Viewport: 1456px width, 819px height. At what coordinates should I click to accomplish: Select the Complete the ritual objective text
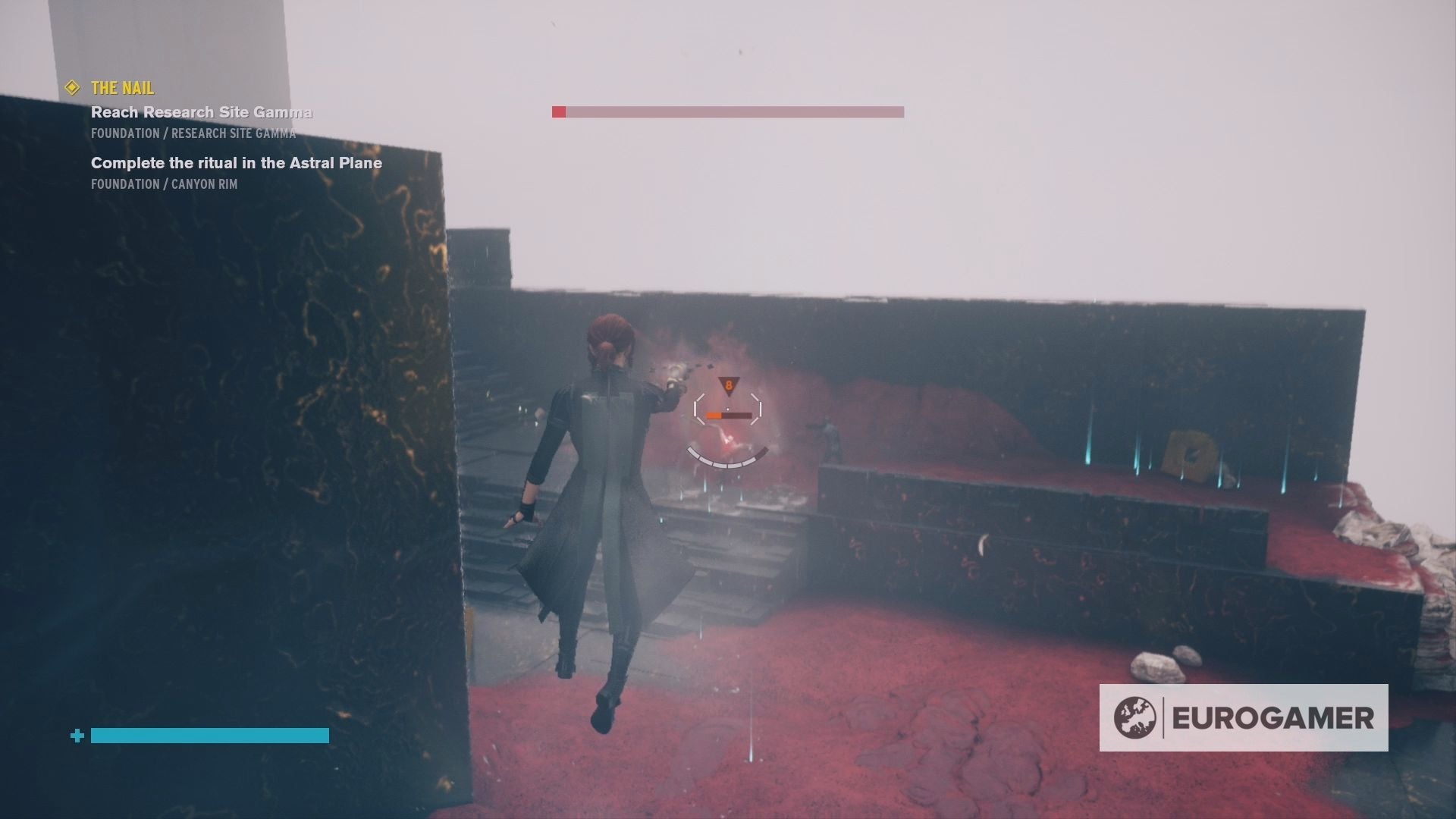(237, 162)
